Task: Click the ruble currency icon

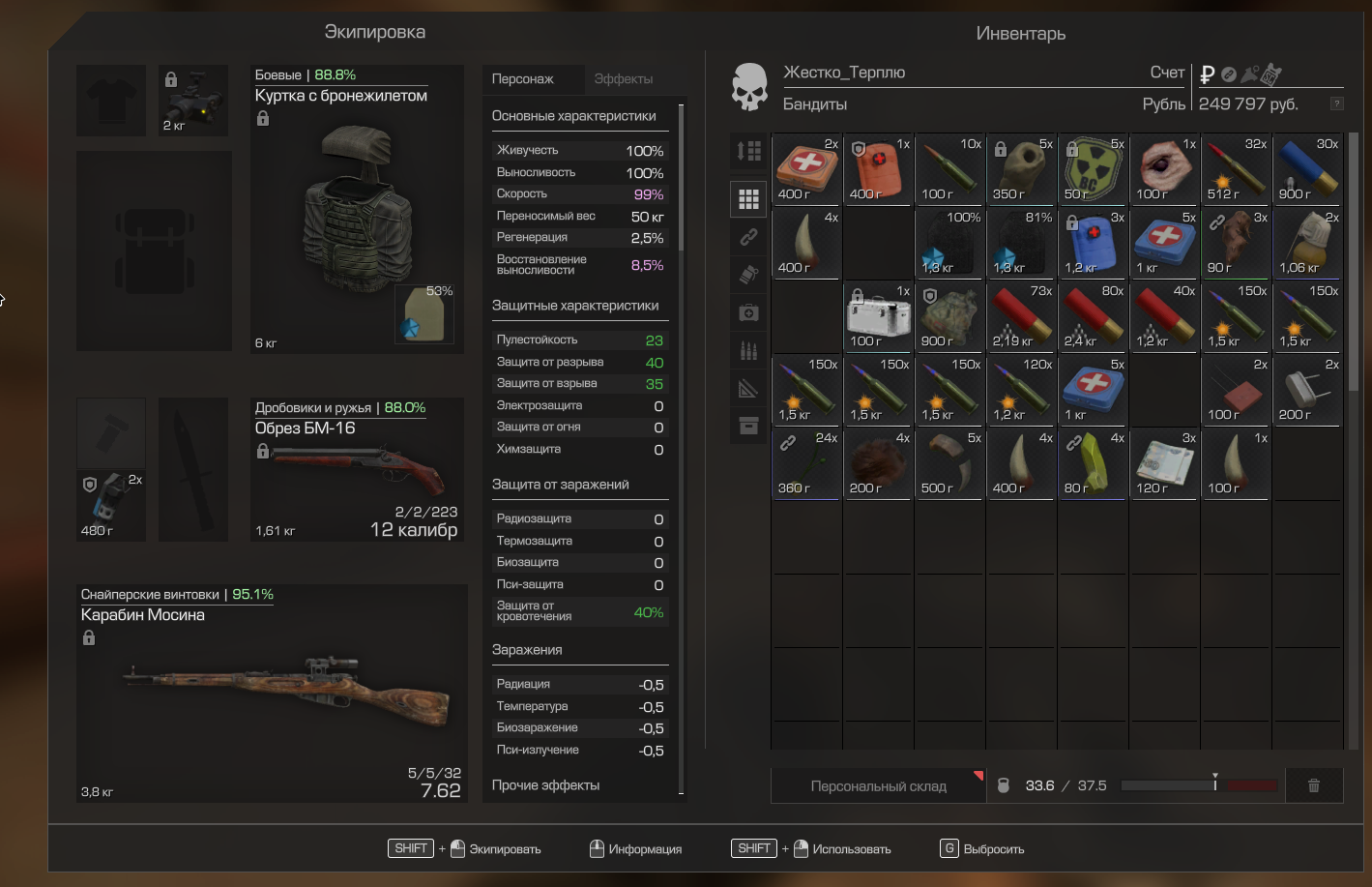Action: pos(1207,74)
